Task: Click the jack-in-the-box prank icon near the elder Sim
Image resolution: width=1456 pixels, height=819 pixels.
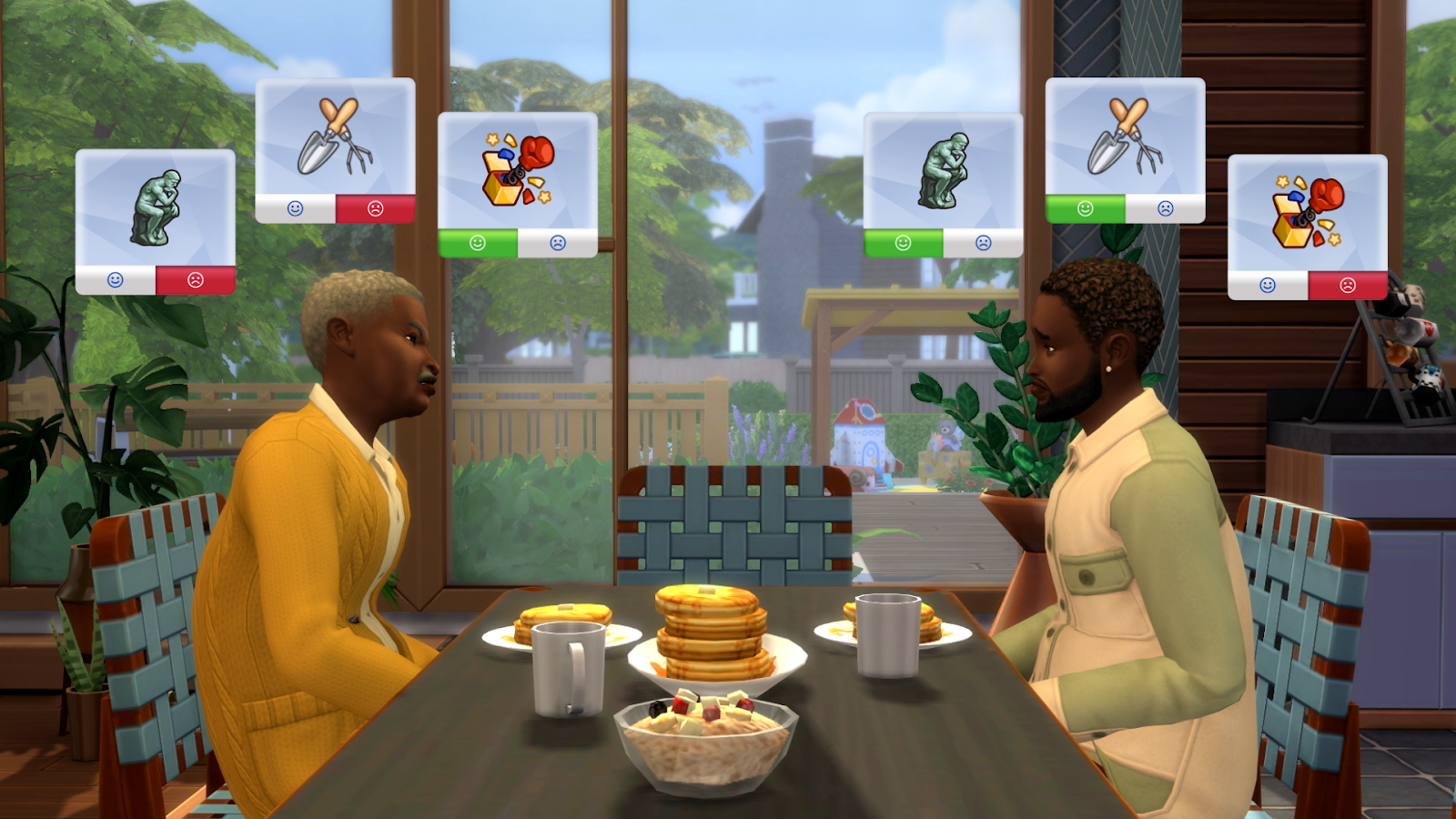Action: click(514, 168)
